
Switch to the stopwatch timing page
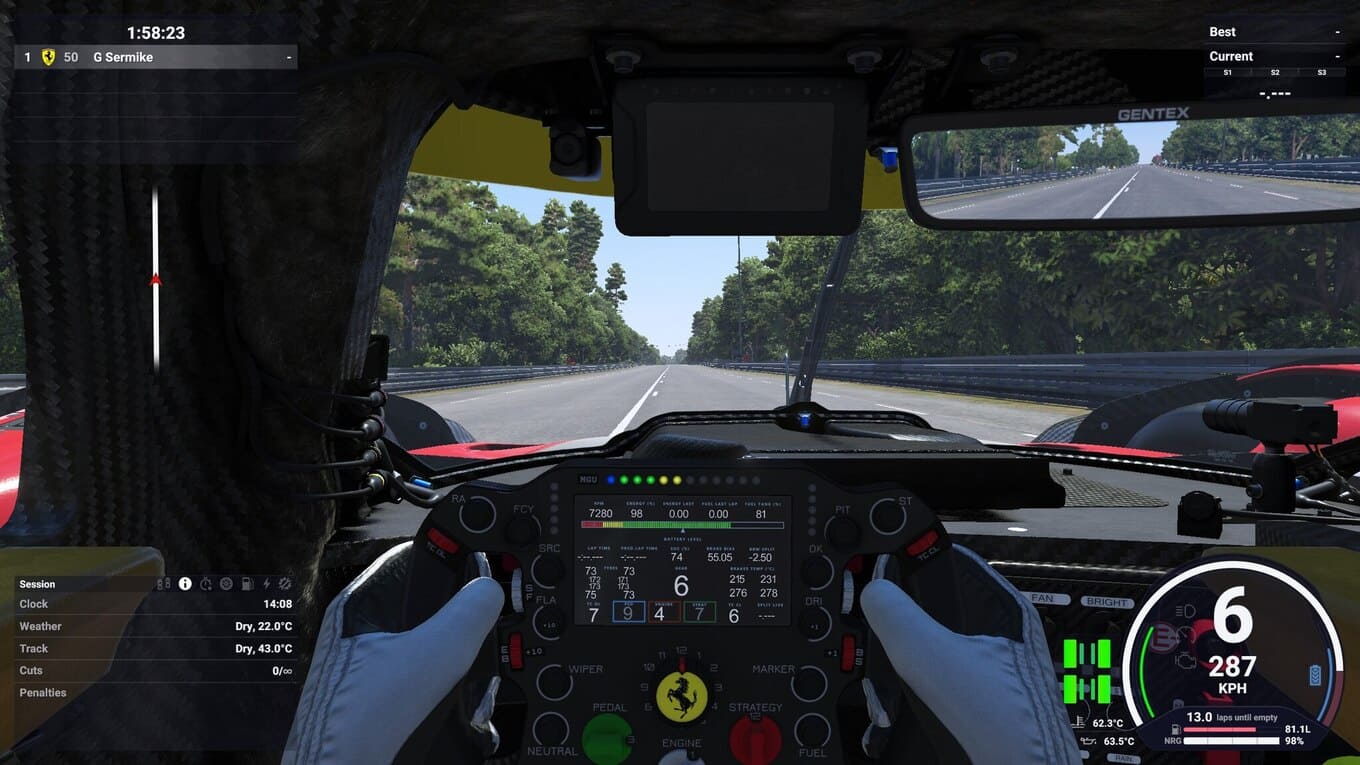pos(206,584)
